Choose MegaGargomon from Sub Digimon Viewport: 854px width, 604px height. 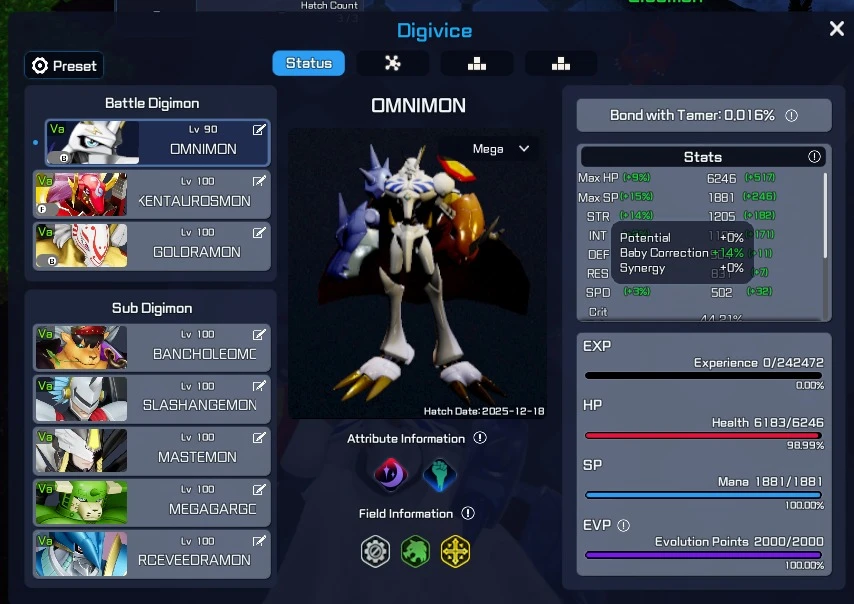click(x=152, y=502)
